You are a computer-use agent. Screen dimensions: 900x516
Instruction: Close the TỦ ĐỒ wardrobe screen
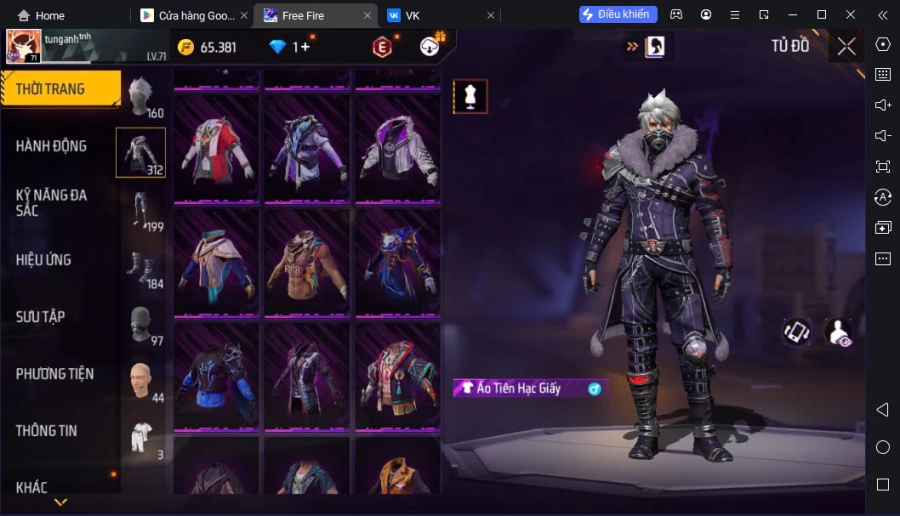tap(846, 46)
